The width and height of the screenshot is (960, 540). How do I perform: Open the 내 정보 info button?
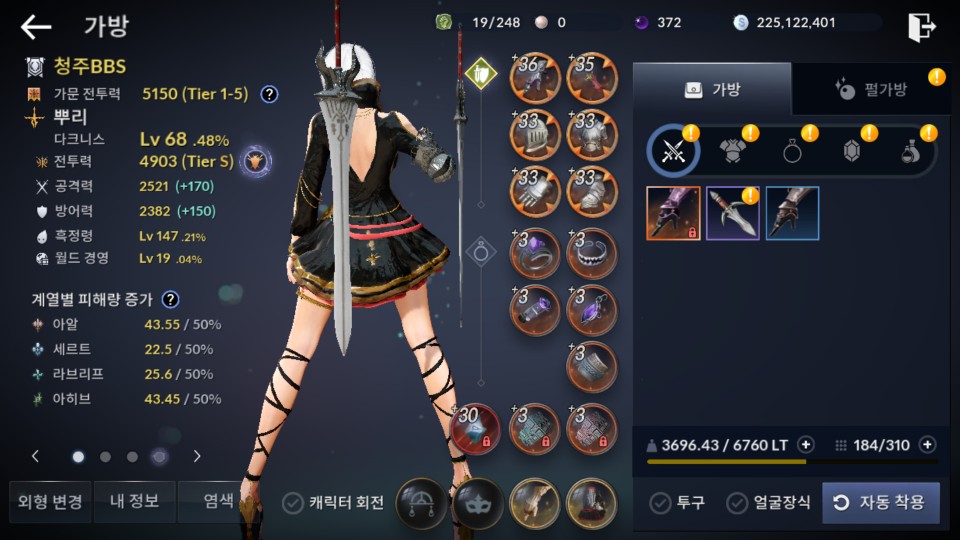click(x=134, y=501)
